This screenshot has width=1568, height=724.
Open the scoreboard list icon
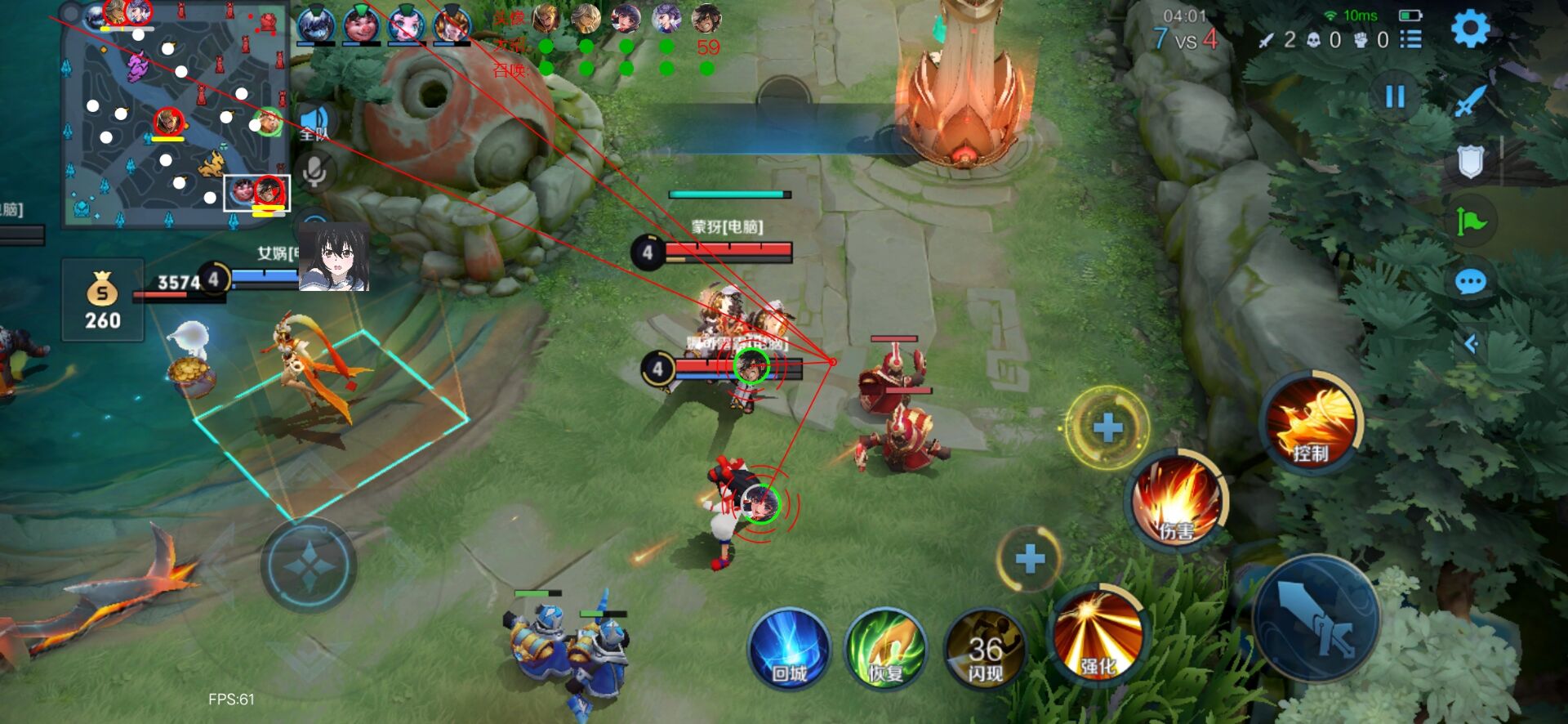(1410, 39)
